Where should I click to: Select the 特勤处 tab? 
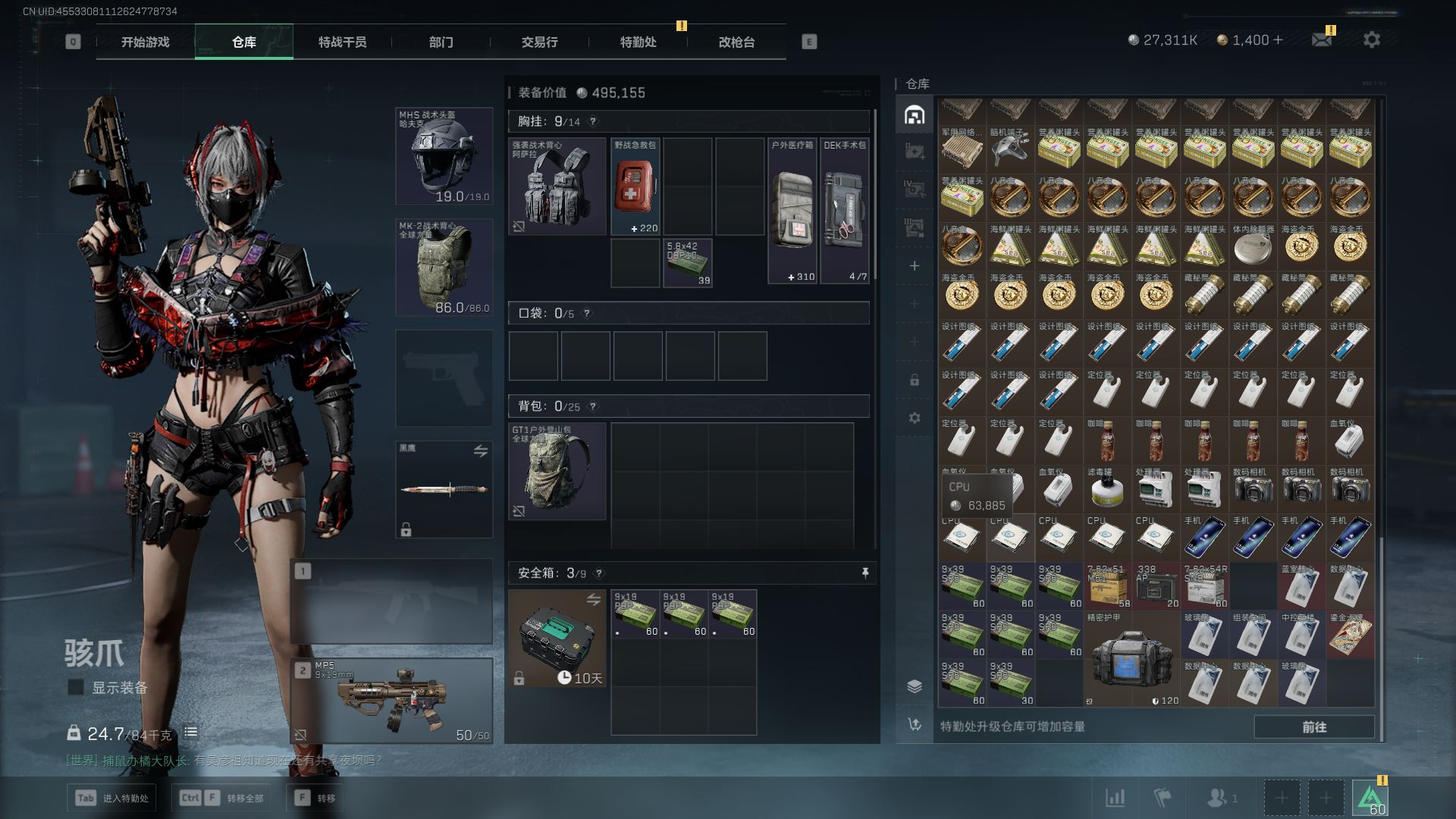pos(638,42)
